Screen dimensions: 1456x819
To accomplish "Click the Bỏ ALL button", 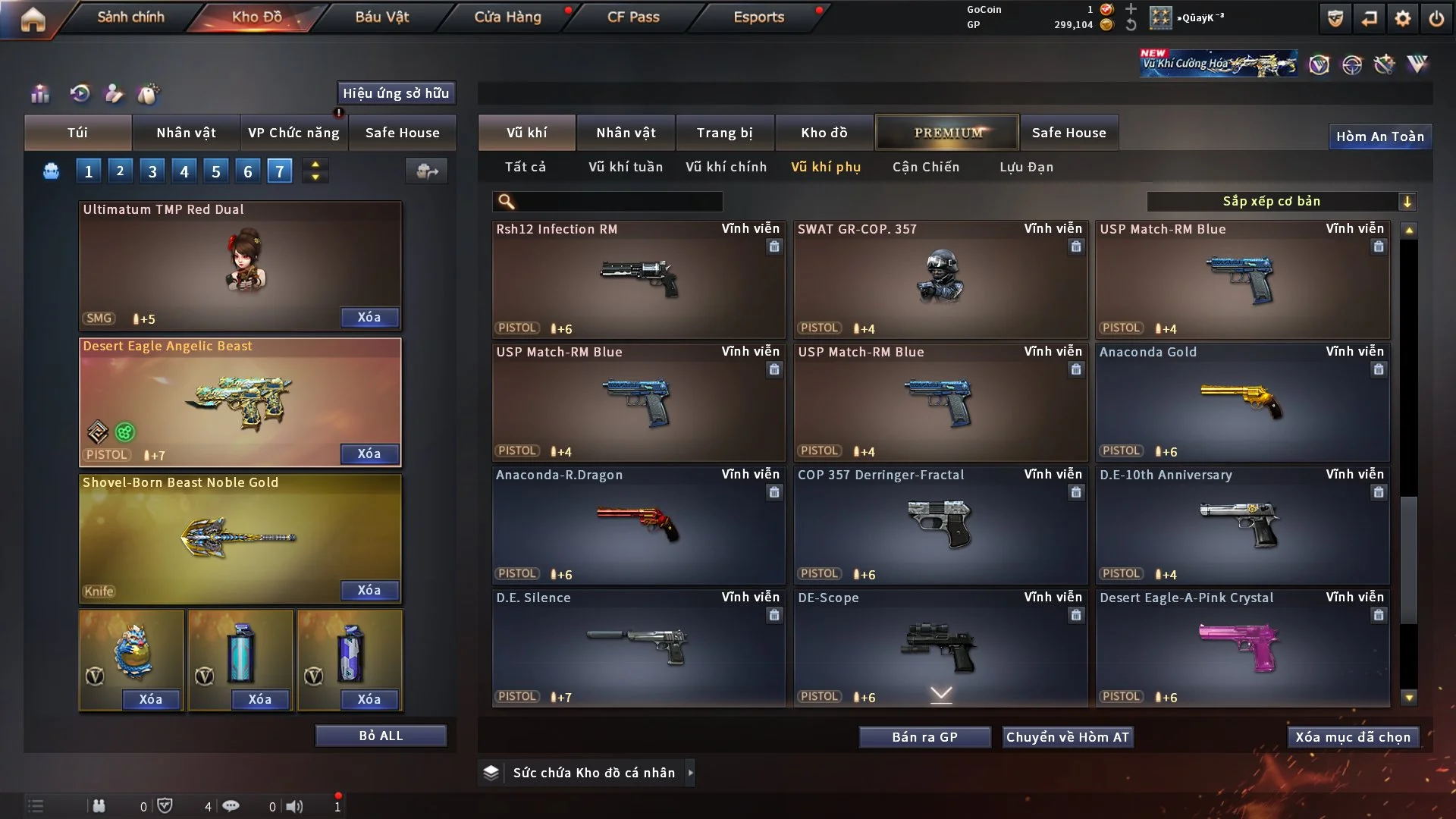I will click(381, 736).
